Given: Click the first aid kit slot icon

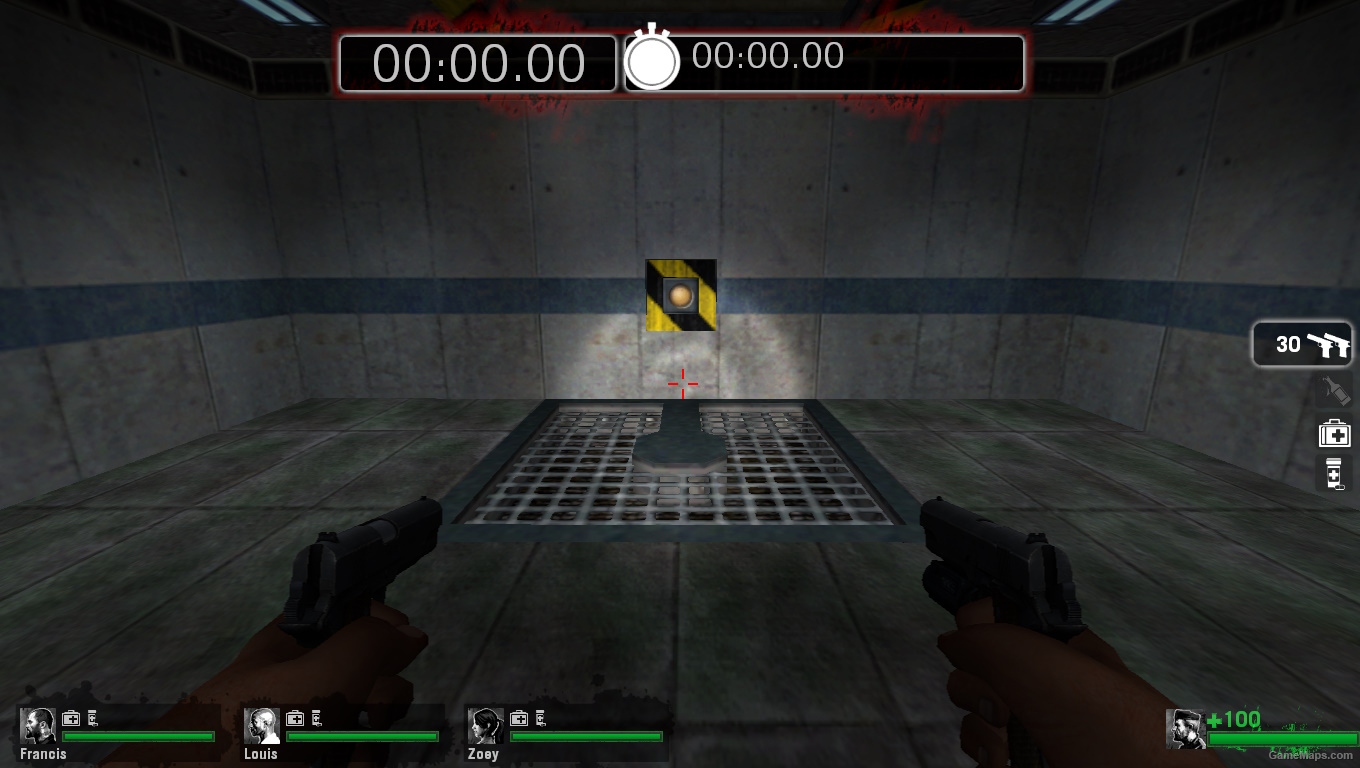Looking at the screenshot, I should [x=1334, y=433].
